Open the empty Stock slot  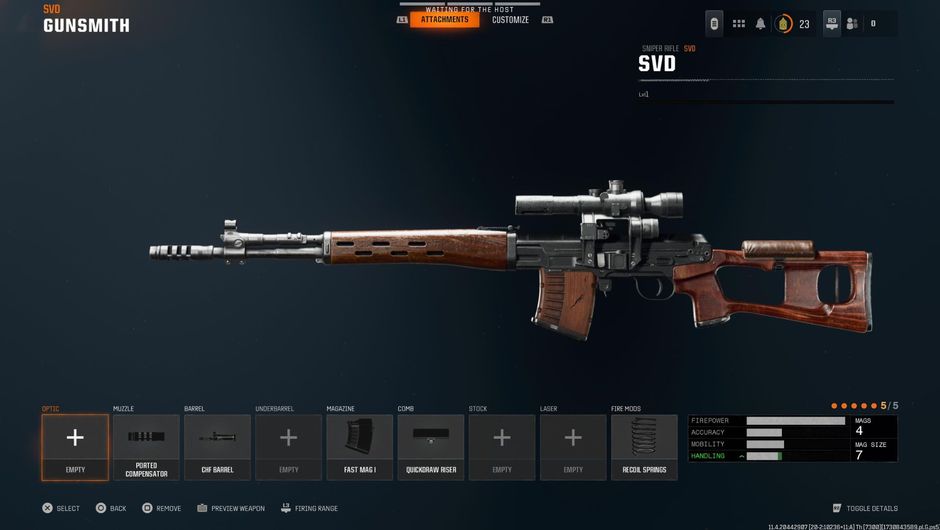pyautogui.click(x=502, y=447)
